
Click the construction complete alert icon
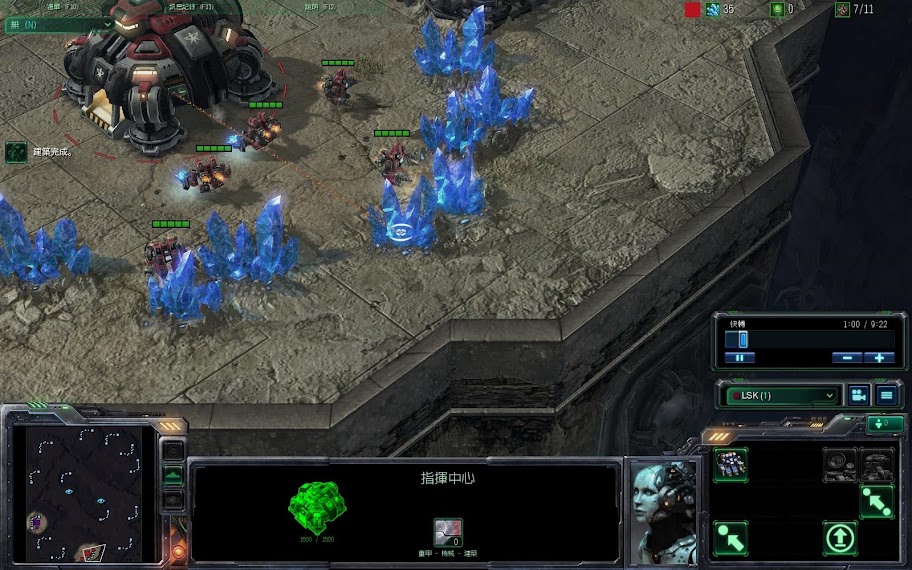pos(15,152)
